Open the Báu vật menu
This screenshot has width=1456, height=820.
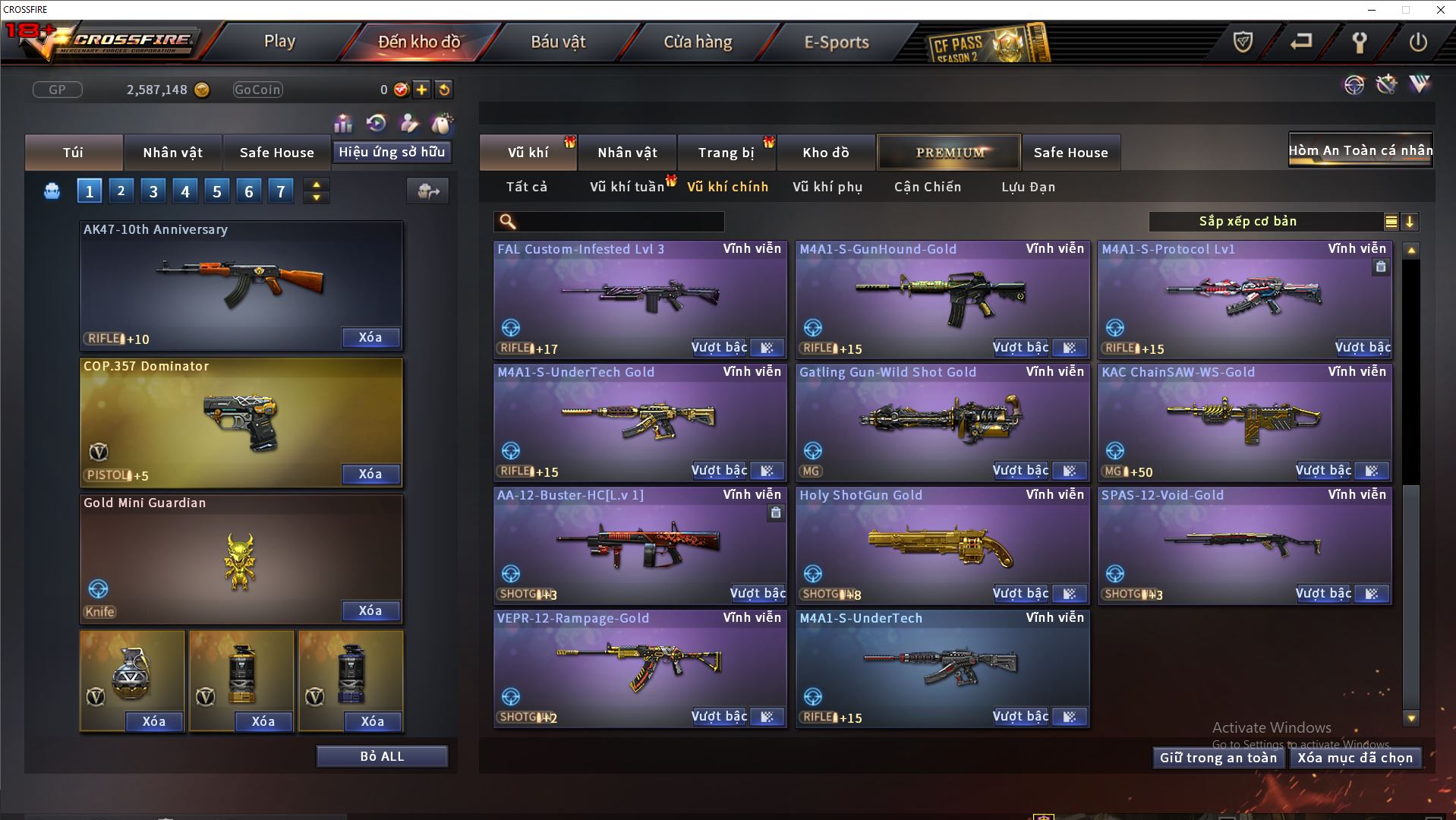click(x=558, y=42)
